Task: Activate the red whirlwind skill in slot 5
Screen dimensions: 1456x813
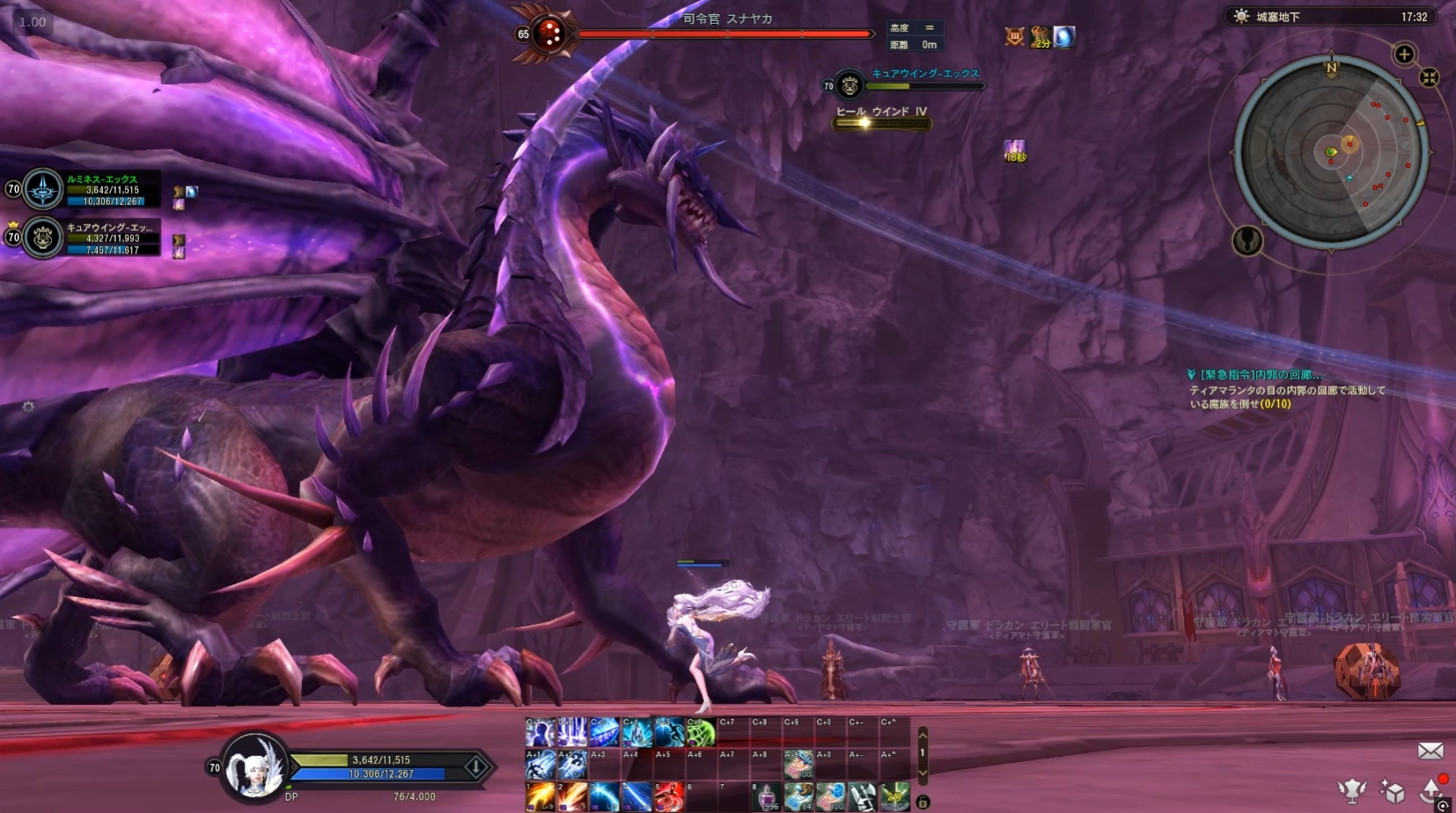Action: [x=669, y=796]
